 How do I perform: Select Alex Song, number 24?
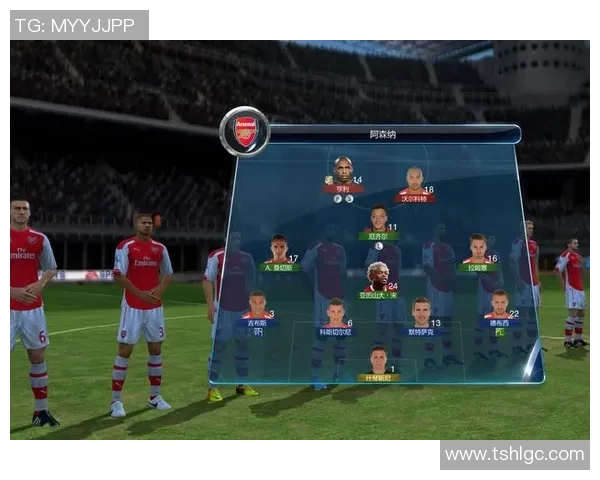pyautogui.click(x=377, y=277)
